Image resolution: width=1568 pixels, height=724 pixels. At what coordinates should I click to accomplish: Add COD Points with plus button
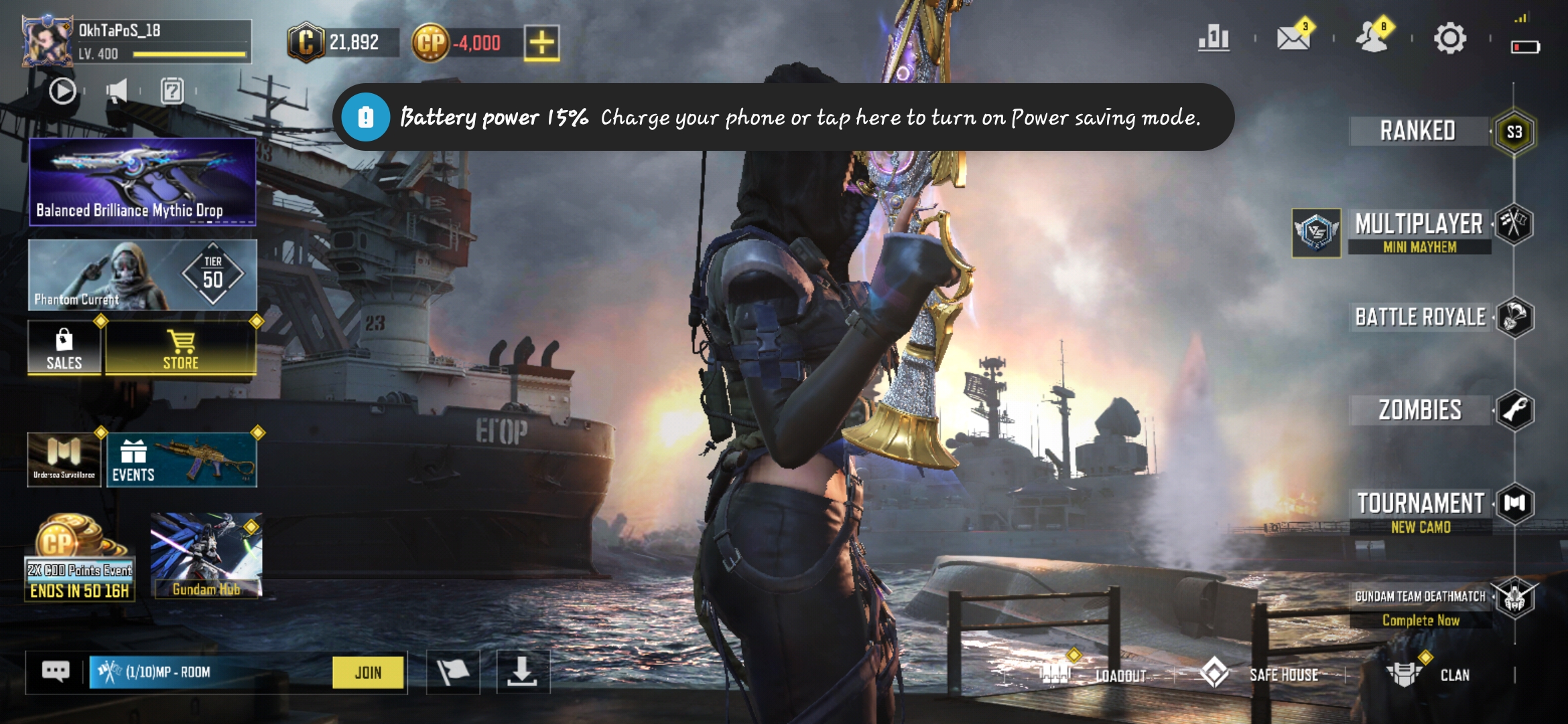(x=541, y=44)
